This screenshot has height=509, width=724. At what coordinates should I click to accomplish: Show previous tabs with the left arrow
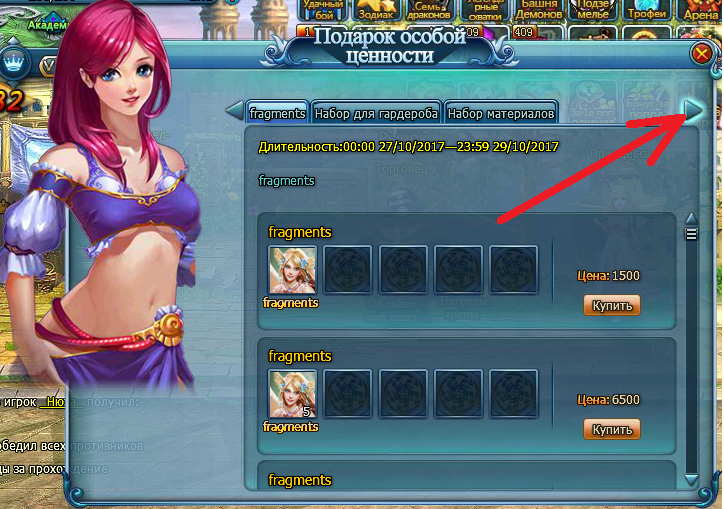[x=234, y=110]
